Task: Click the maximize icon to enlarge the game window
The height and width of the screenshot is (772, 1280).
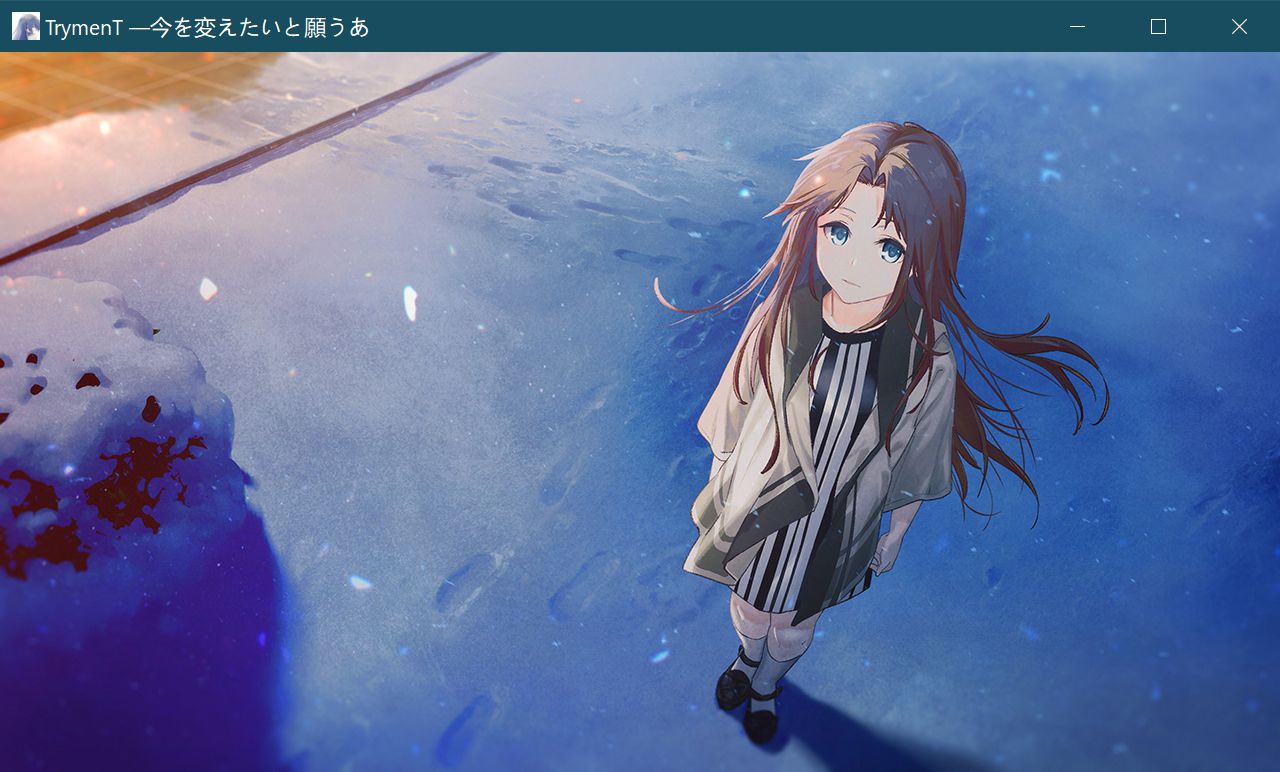Action: coord(1157,26)
